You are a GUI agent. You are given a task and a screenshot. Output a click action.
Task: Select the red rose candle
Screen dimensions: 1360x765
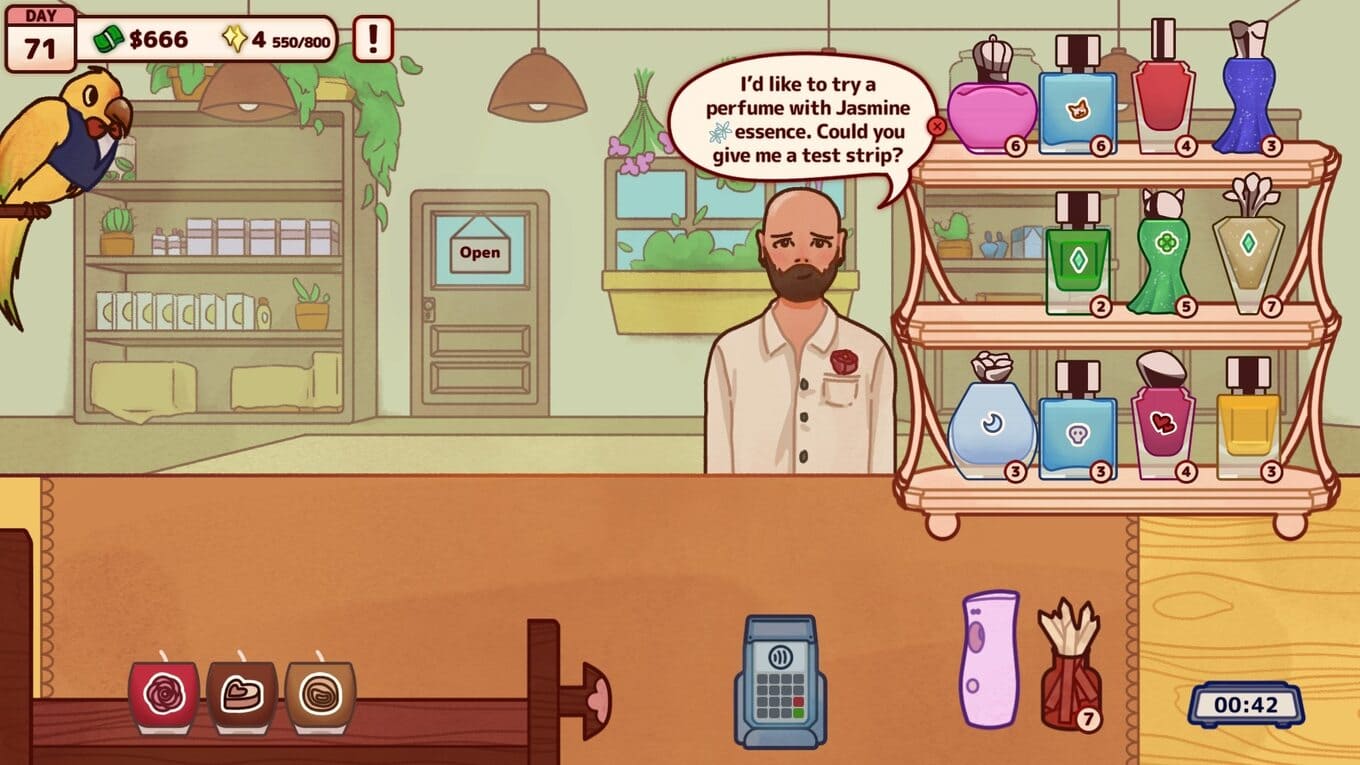pyautogui.click(x=162, y=694)
